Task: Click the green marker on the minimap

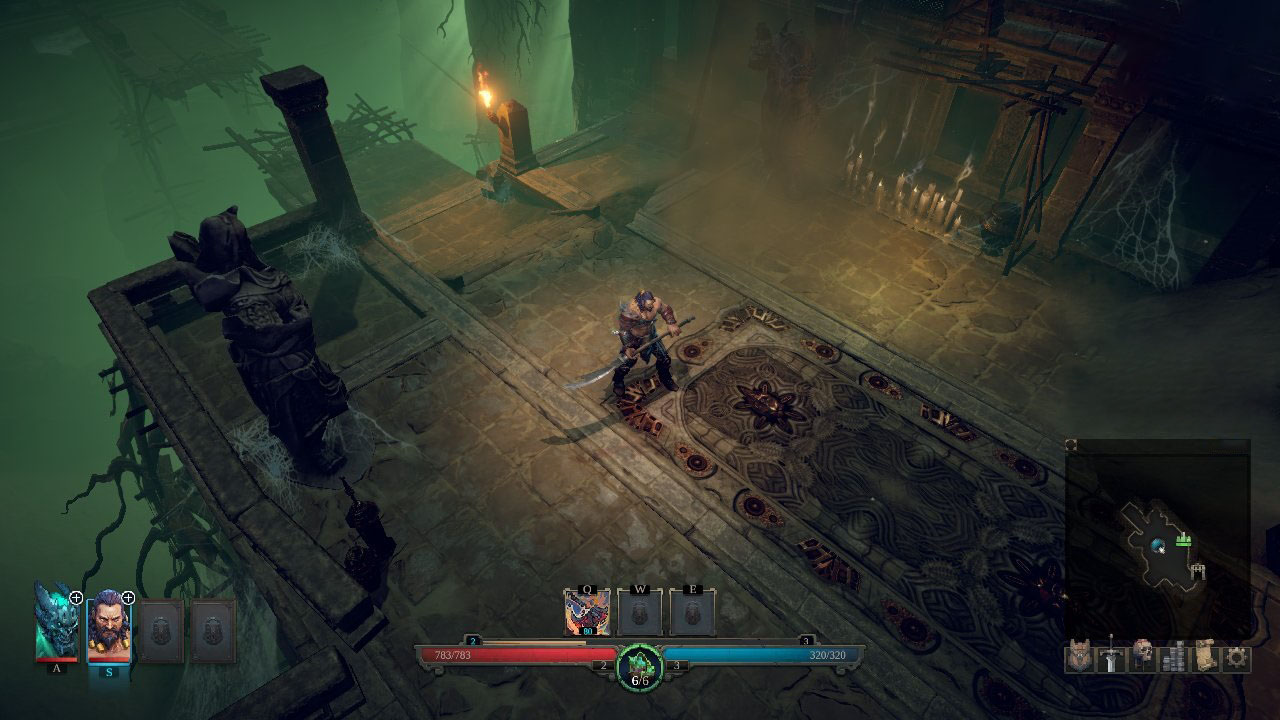Action: pyautogui.click(x=1185, y=539)
